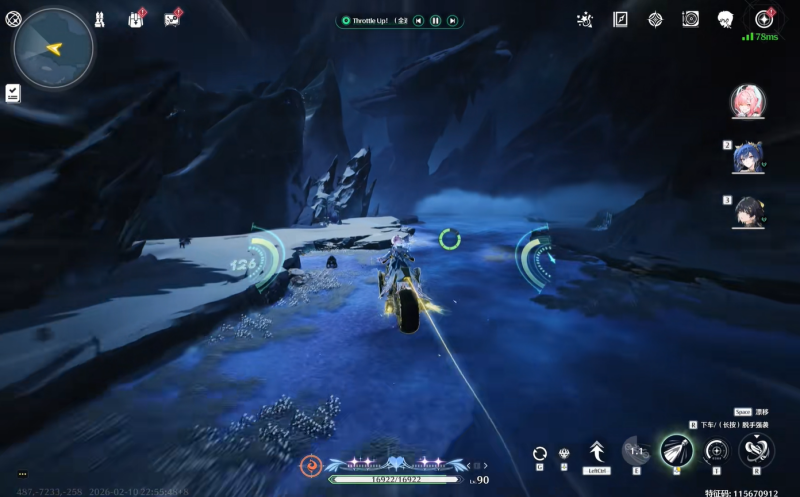Open the notebook icon in the top bar
Image resolution: width=800 pixels, height=497 pixels.
[620, 19]
